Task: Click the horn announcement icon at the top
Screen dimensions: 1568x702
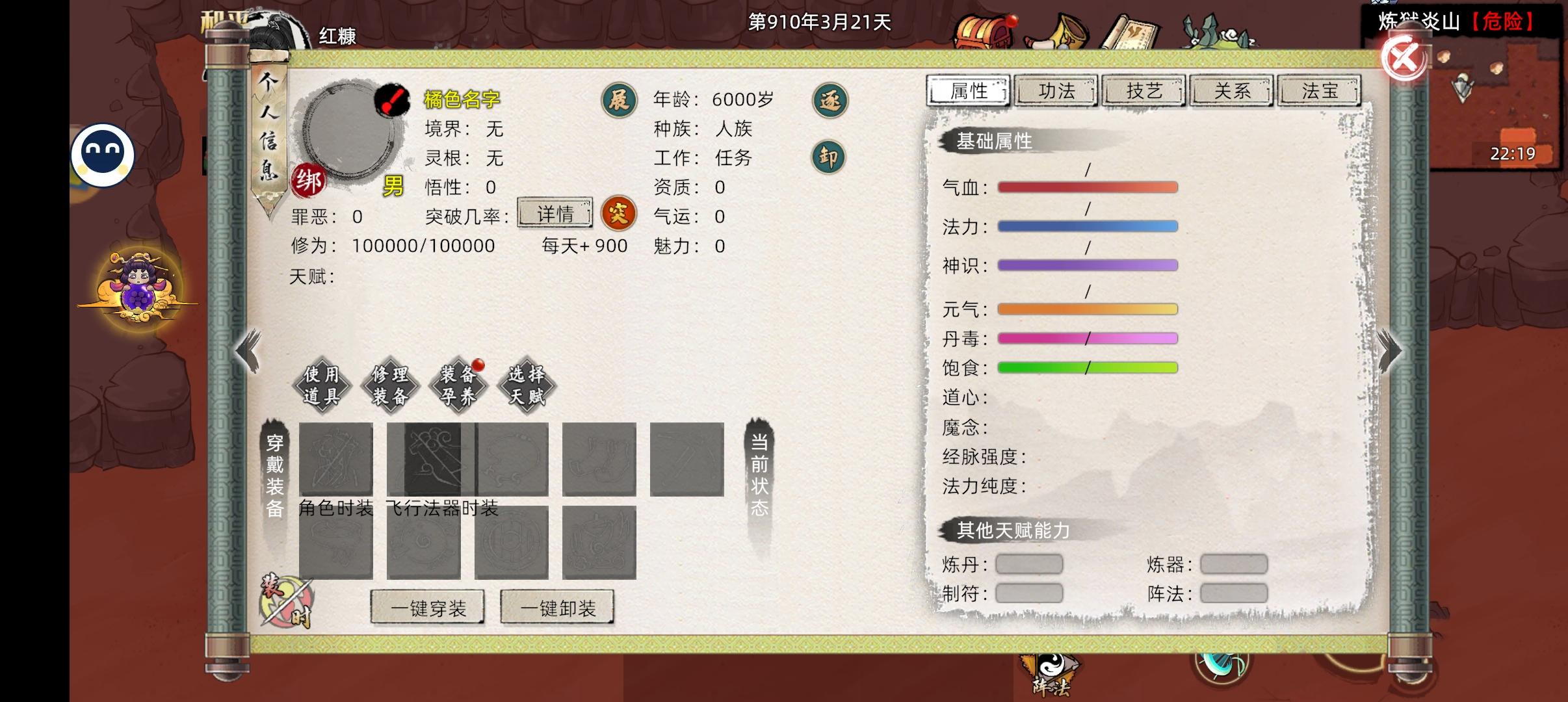Action: point(1070,29)
